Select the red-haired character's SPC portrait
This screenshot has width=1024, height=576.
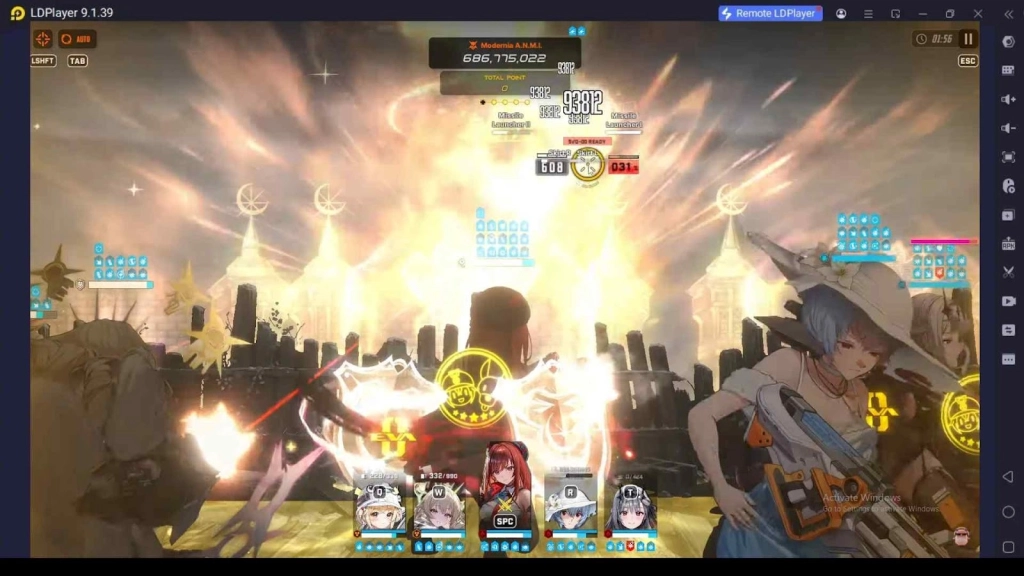[504, 500]
